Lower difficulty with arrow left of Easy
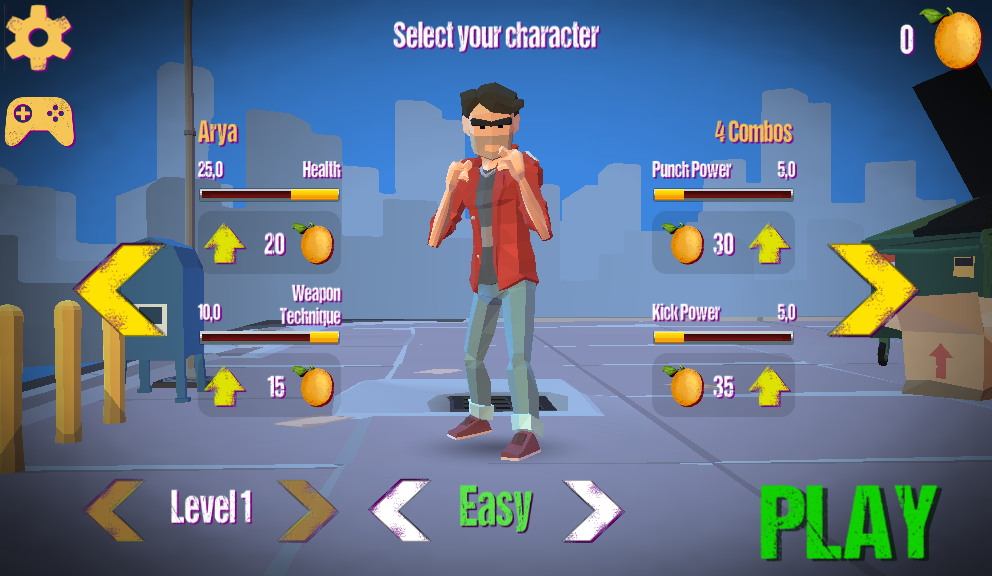992x576 pixels. coord(399,510)
